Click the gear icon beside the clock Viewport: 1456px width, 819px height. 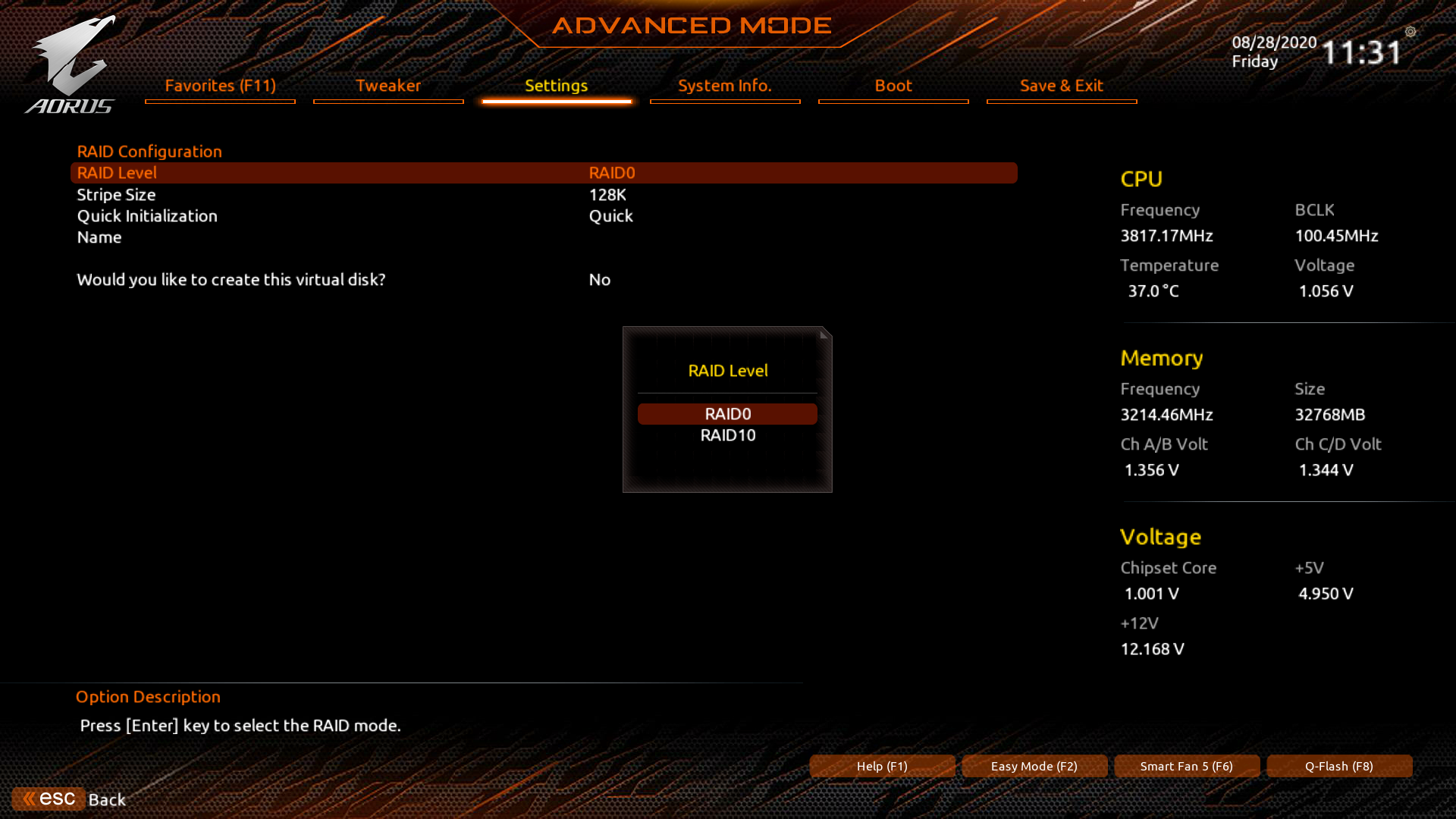[x=1410, y=32]
